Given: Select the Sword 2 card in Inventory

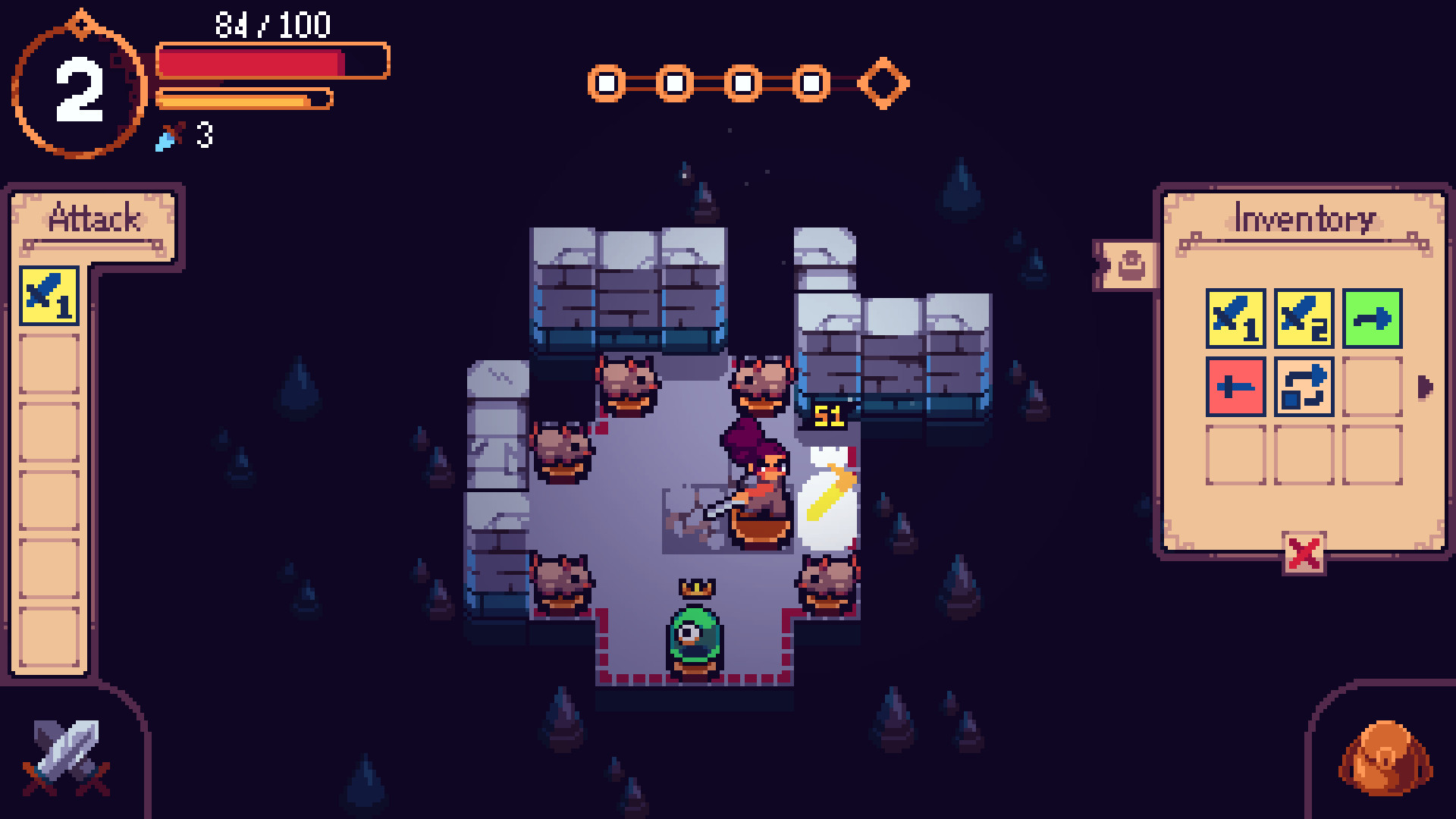Looking at the screenshot, I should click(x=1303, y=318).
